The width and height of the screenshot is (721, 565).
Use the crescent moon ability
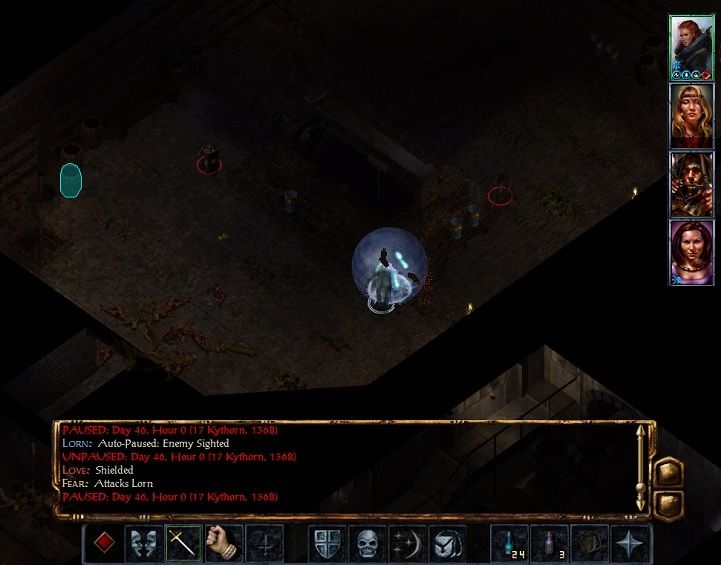coord(409,543)
